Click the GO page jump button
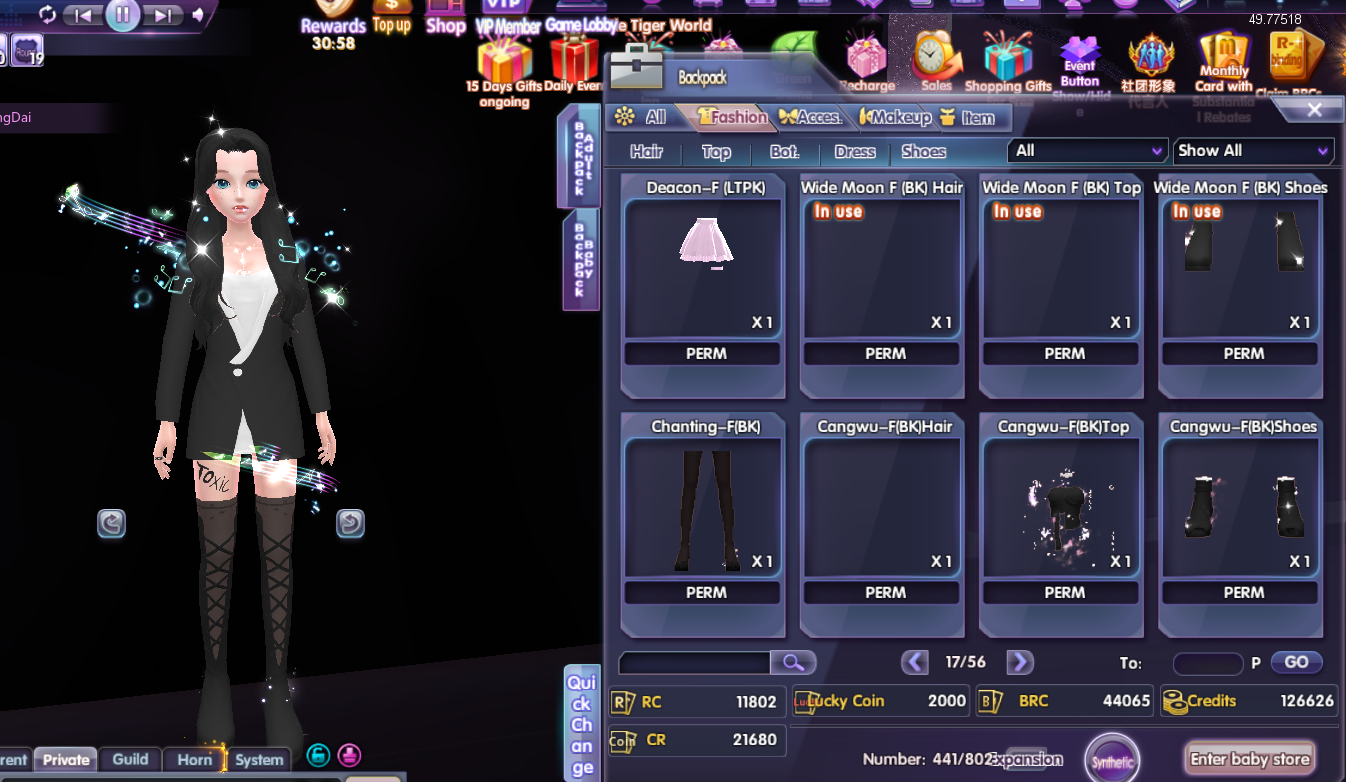The width and height of the screenshot is (1346, 782). click(1296, 662)
